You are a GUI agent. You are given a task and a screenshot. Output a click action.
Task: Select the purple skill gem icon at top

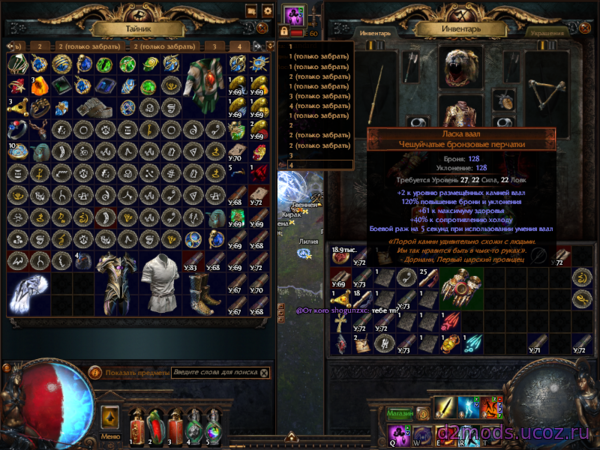[294, 16]
